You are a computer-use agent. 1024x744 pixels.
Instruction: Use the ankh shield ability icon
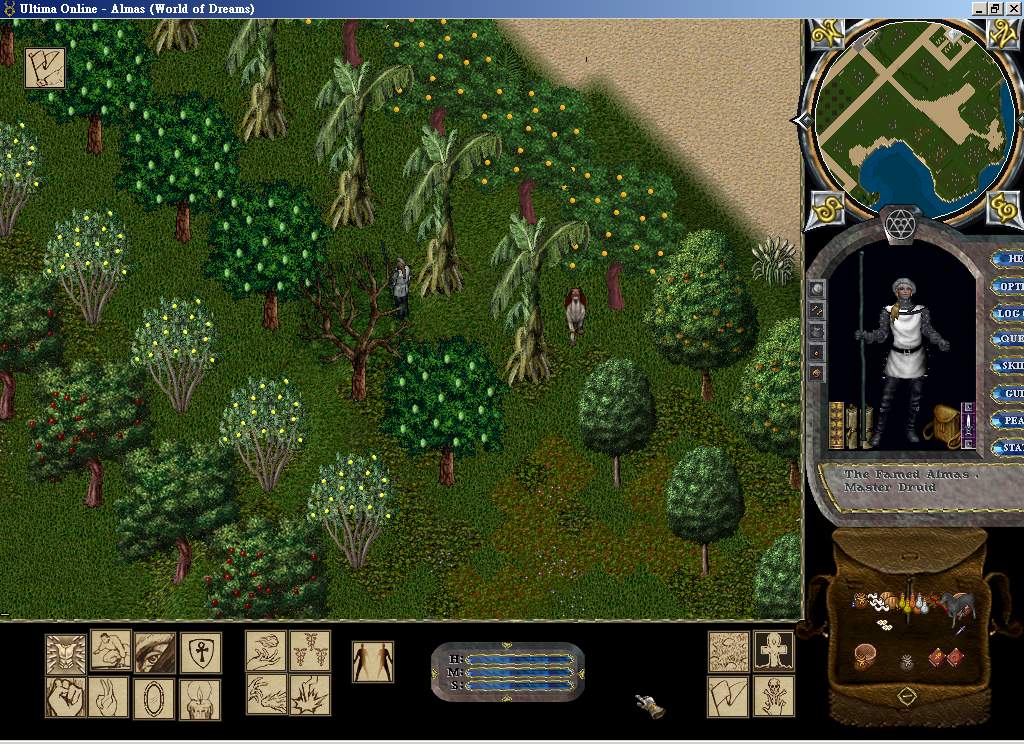200,652
